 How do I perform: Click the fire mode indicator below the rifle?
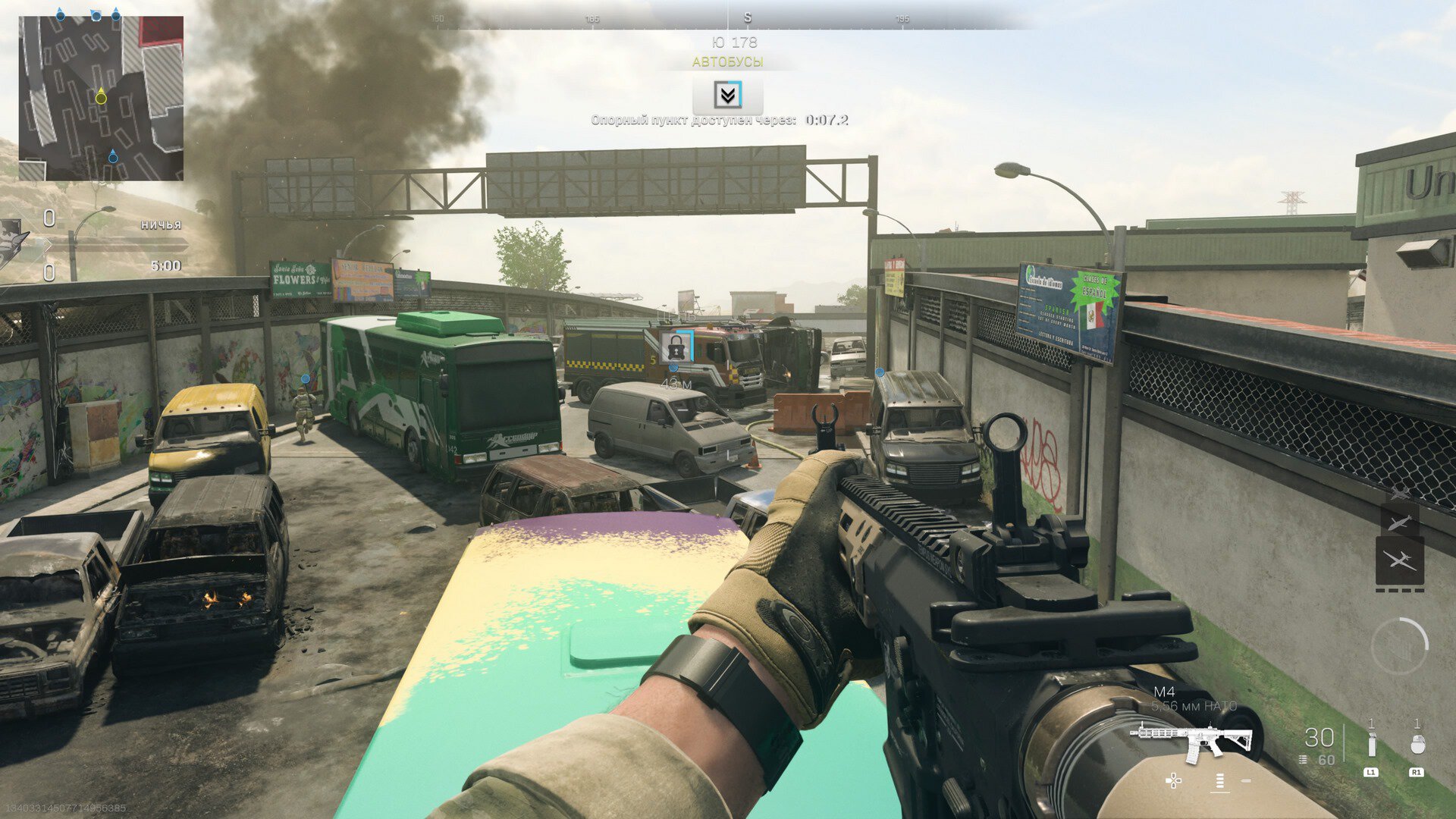[1219, 781]
